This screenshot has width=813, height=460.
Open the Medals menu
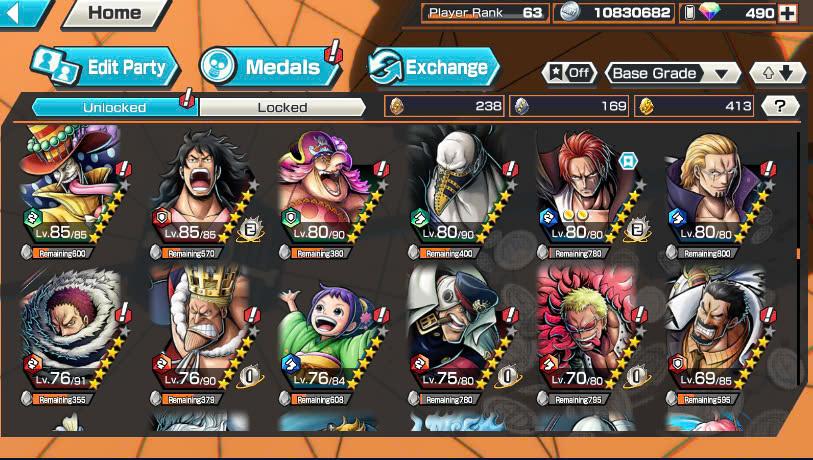click(x=270, y=67)
